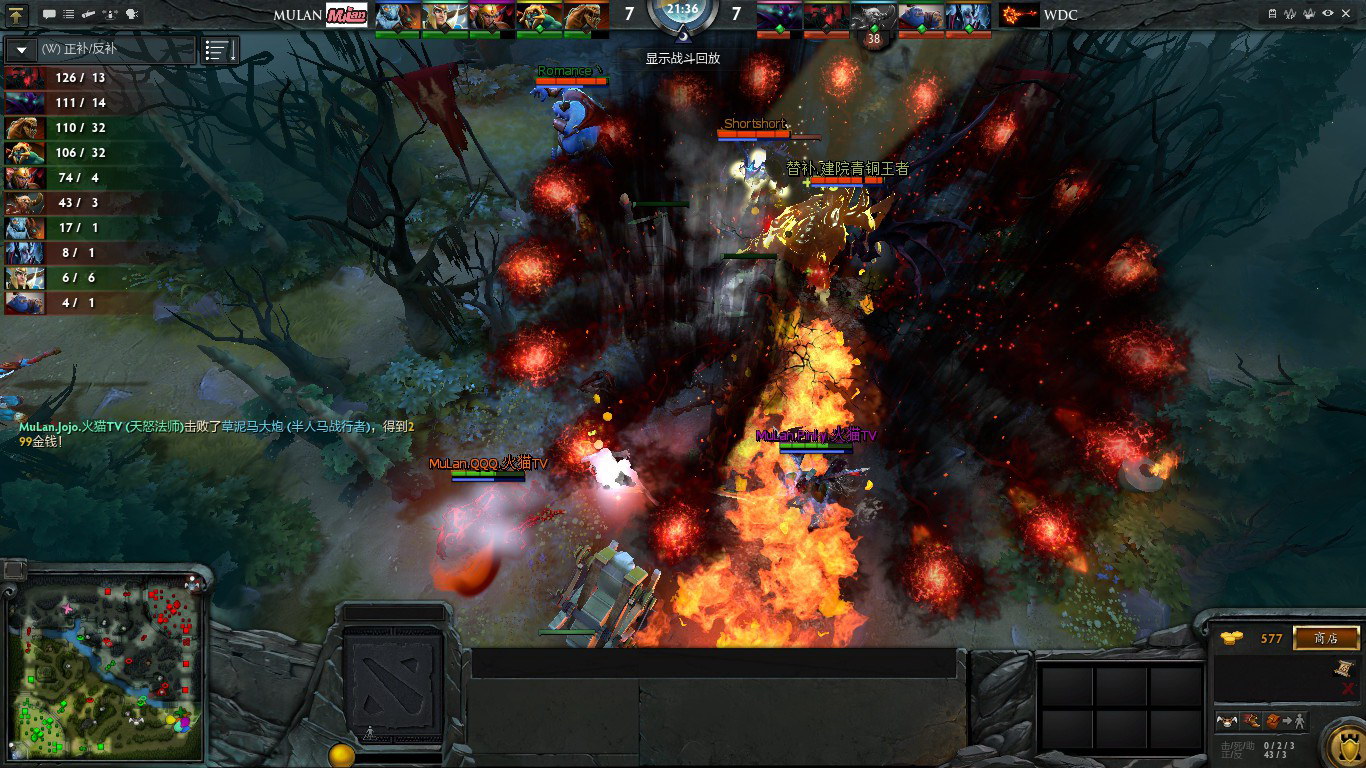Click the 显示战斗回放 replay label

pyautogui.click(x=682, y=58)
